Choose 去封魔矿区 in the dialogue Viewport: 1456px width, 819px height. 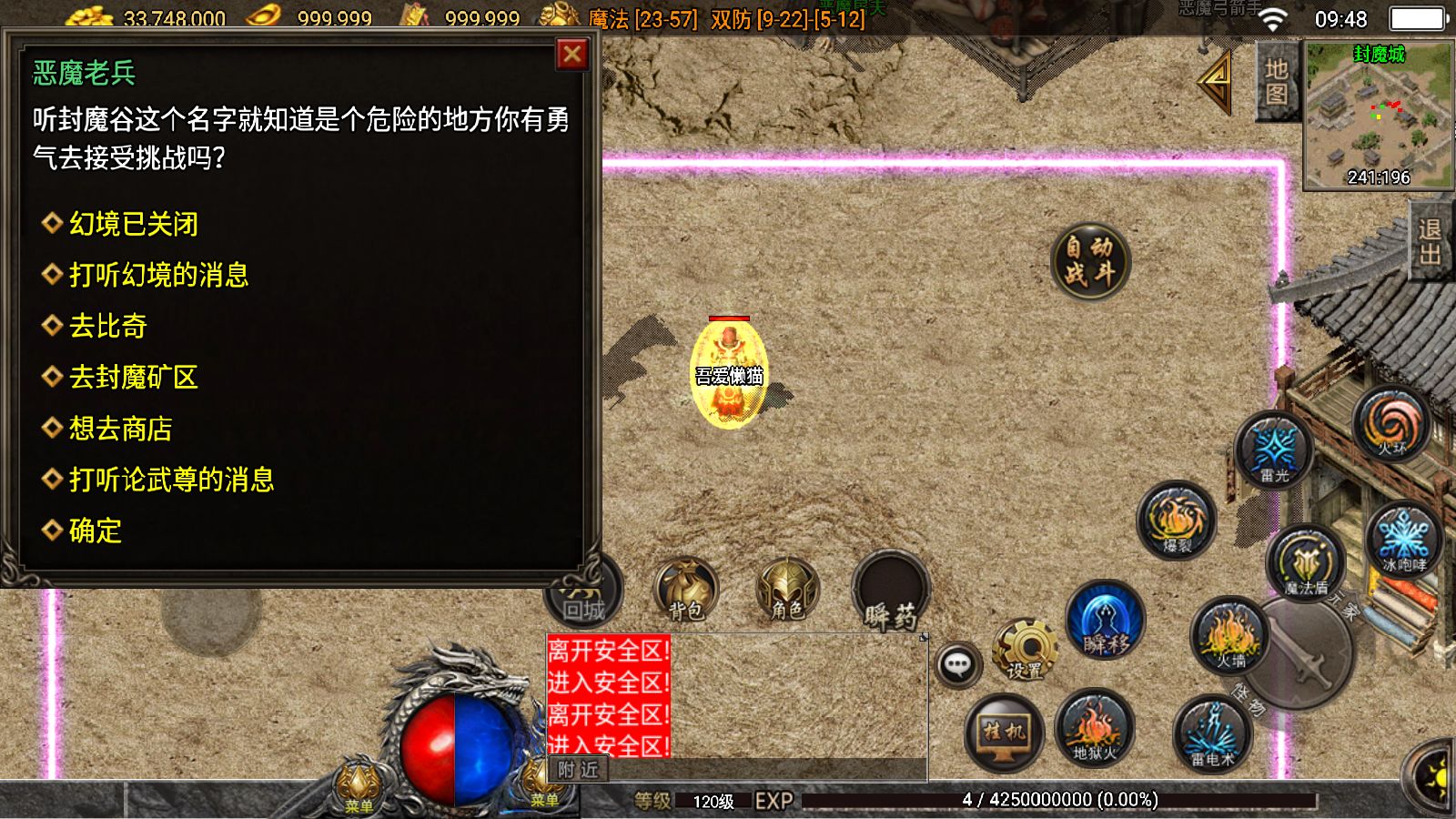point(133,377)
